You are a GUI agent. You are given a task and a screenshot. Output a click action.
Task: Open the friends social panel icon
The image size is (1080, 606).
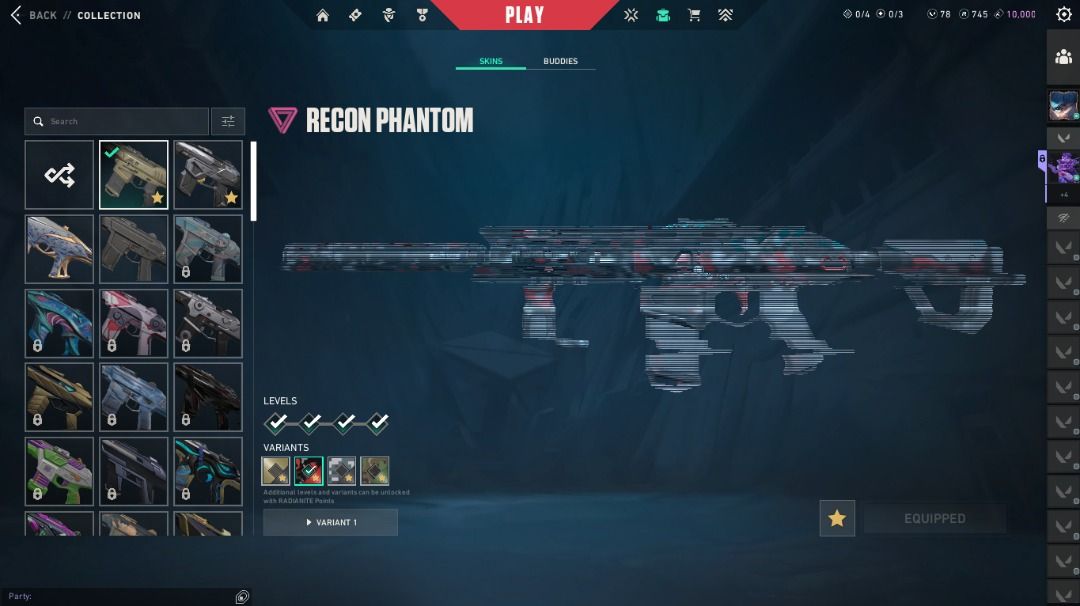1063,57
